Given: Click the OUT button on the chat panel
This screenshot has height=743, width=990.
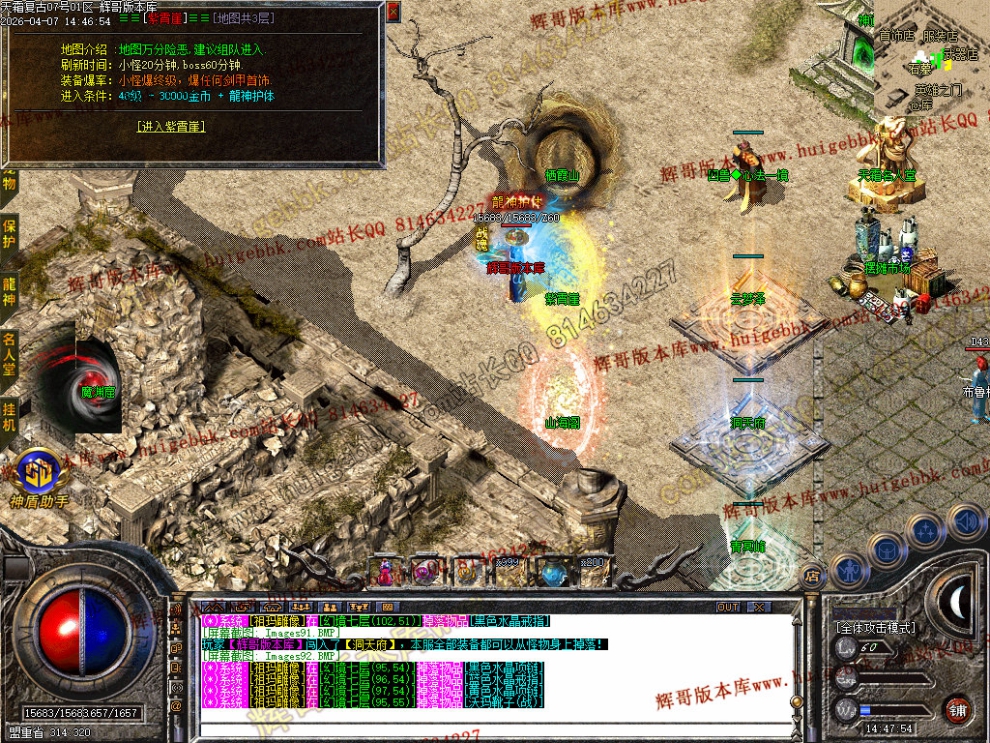Looking at the screenshot, I should [728, 607].
